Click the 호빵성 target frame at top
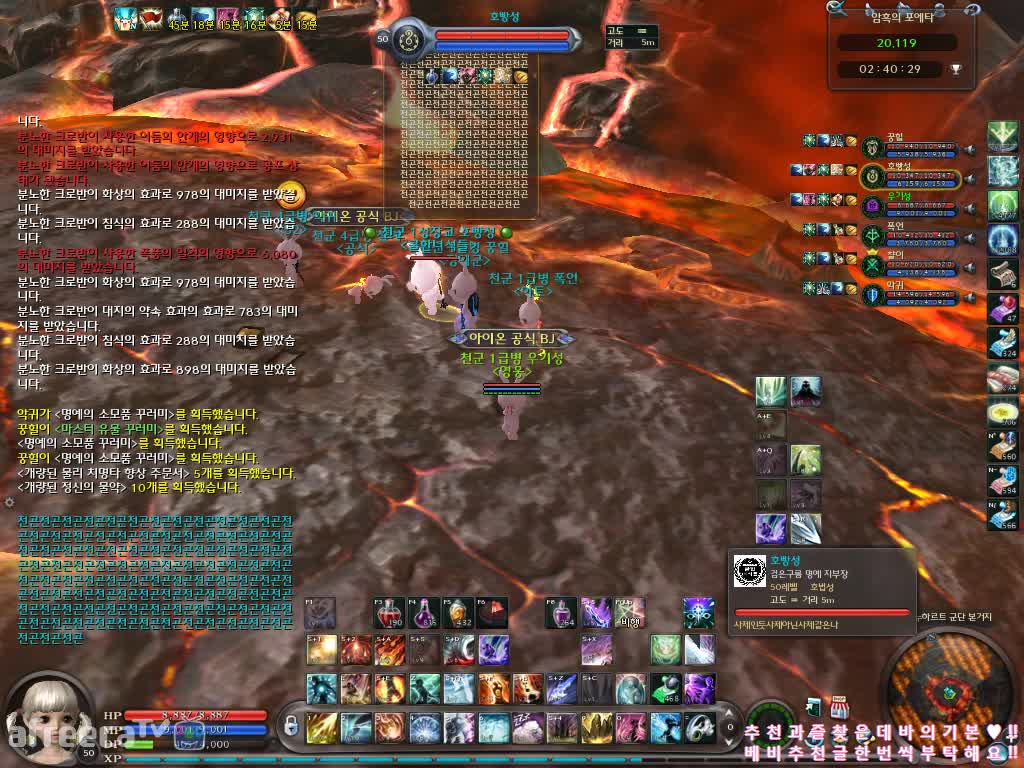The image size is (1024, 768). click(500, 40)
